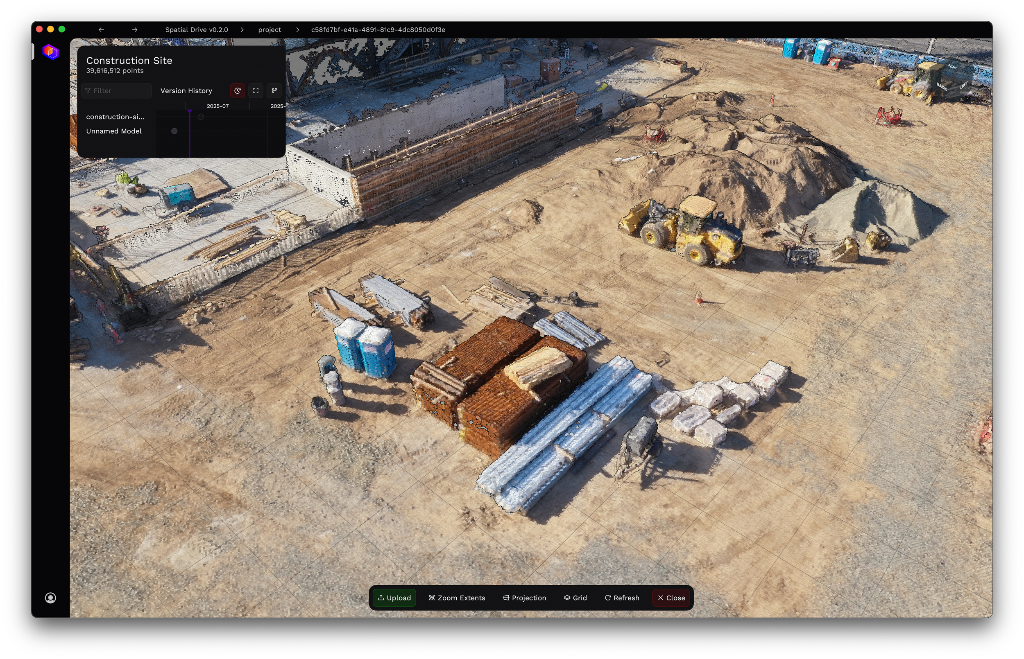Viewport: 1024px width, 659px height.
Task: Select the Unnamed Model timeline dot
Action: tap(174, 131)
